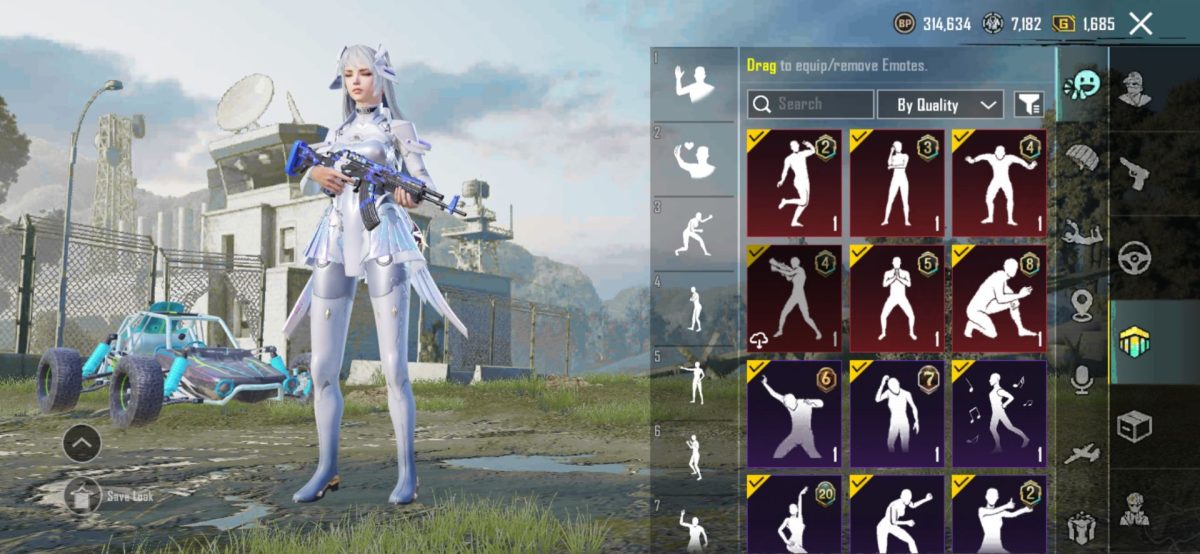Open the emote filter button
The image size is (1200, 554).
coord(1028,104)
